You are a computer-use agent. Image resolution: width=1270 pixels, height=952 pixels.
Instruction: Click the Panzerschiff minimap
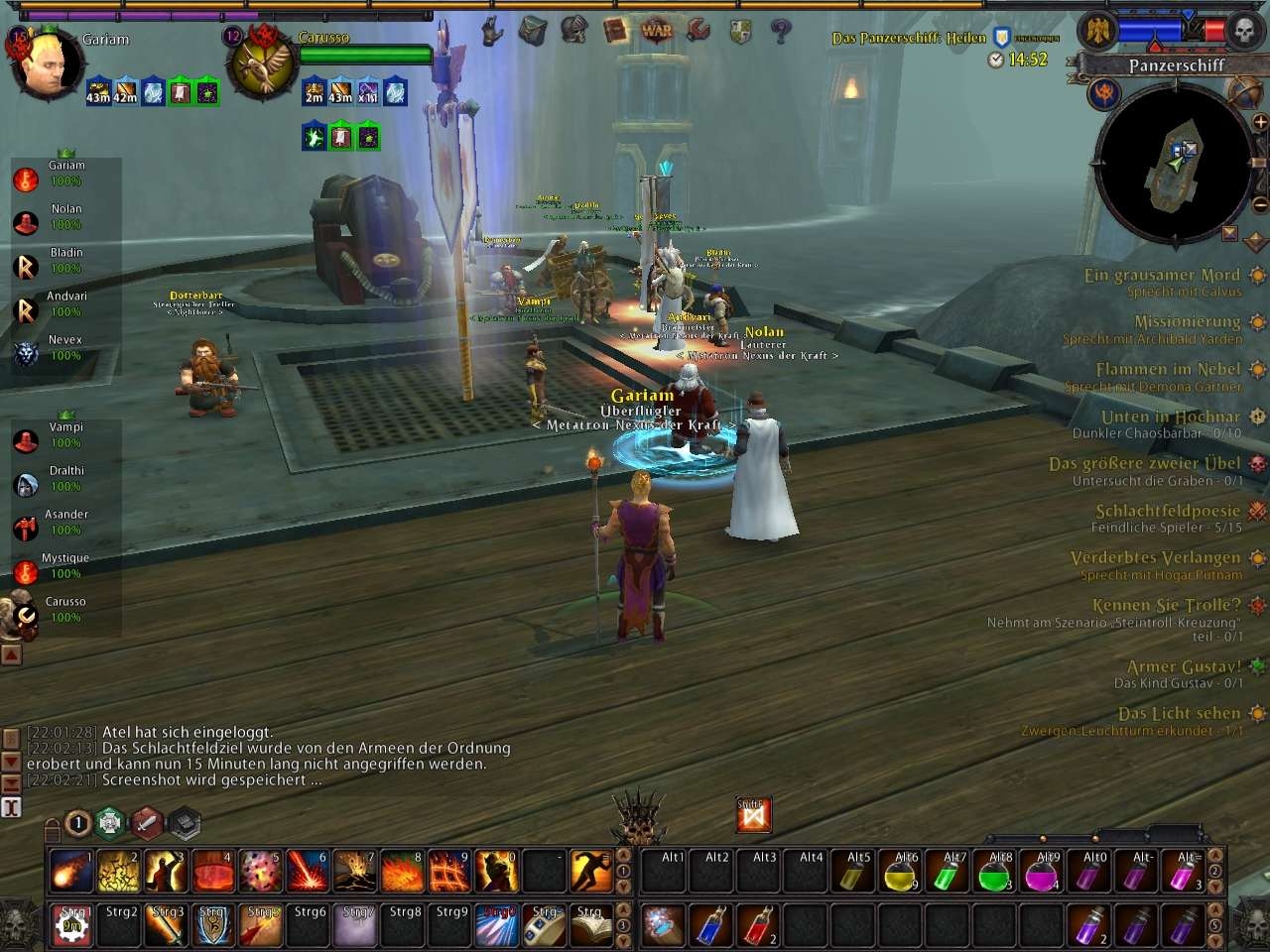[1174, 165]
